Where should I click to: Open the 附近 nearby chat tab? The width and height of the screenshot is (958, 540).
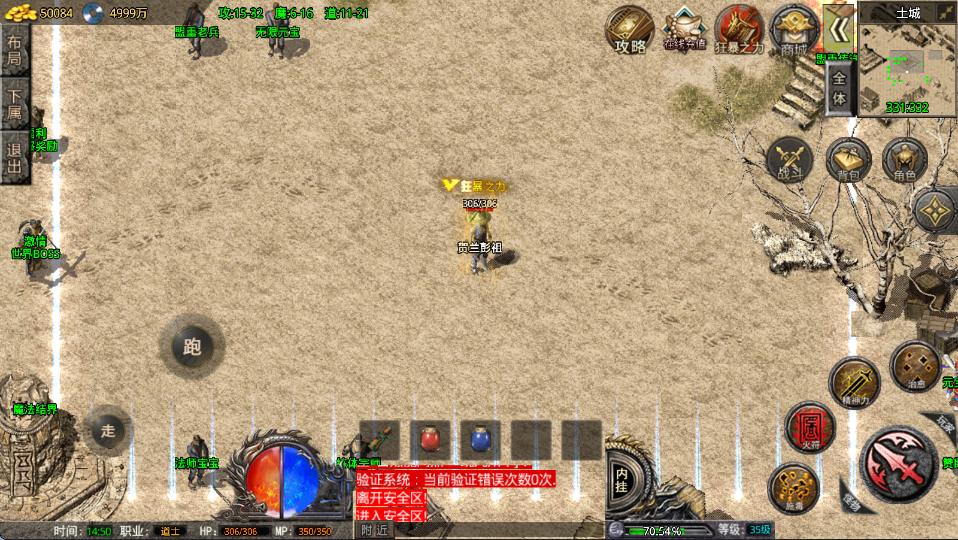point(376,531)
